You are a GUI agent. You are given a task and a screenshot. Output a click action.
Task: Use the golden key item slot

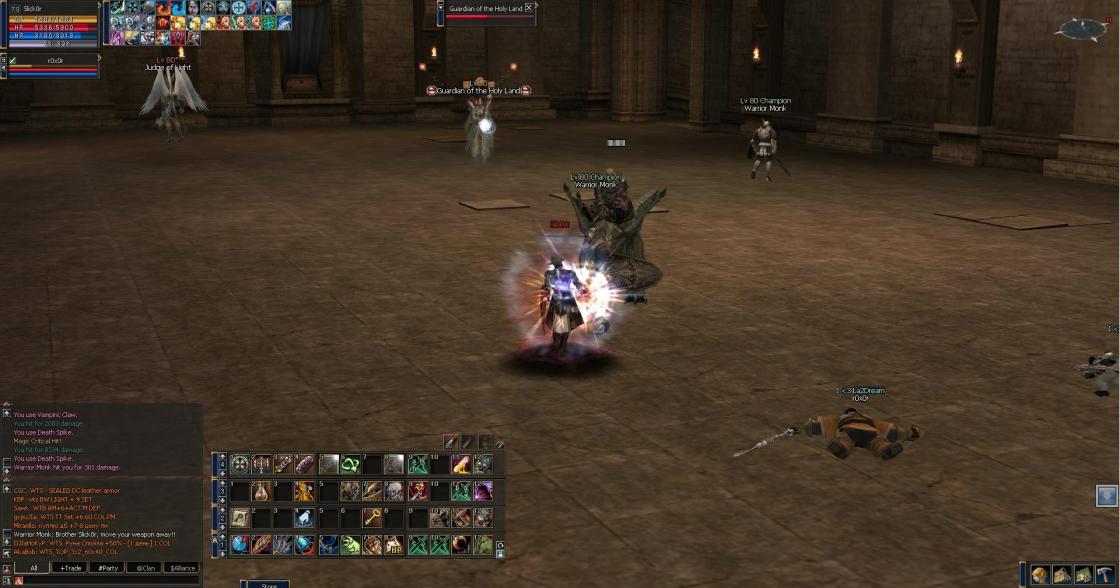tap(371, 517)
